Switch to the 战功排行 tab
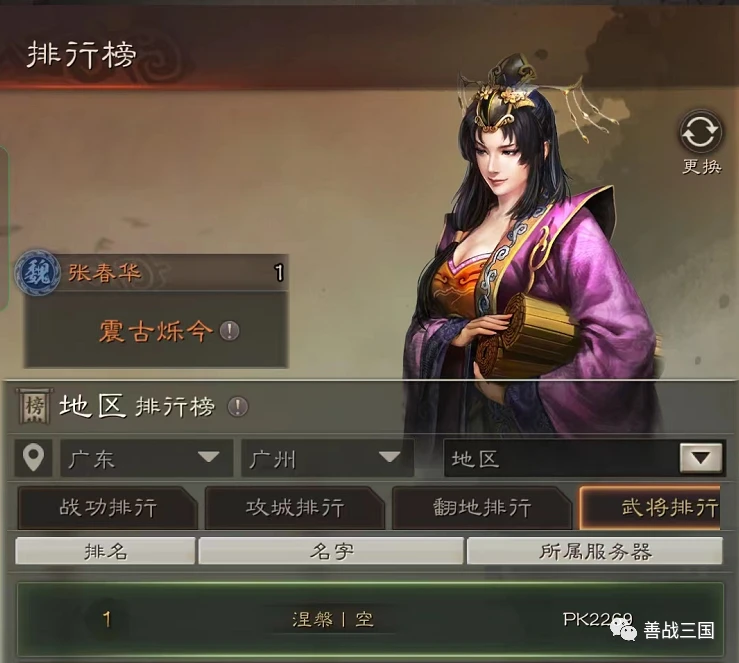Image resolution: width=739 pixels, height=663 pixels. click(108, 508)
